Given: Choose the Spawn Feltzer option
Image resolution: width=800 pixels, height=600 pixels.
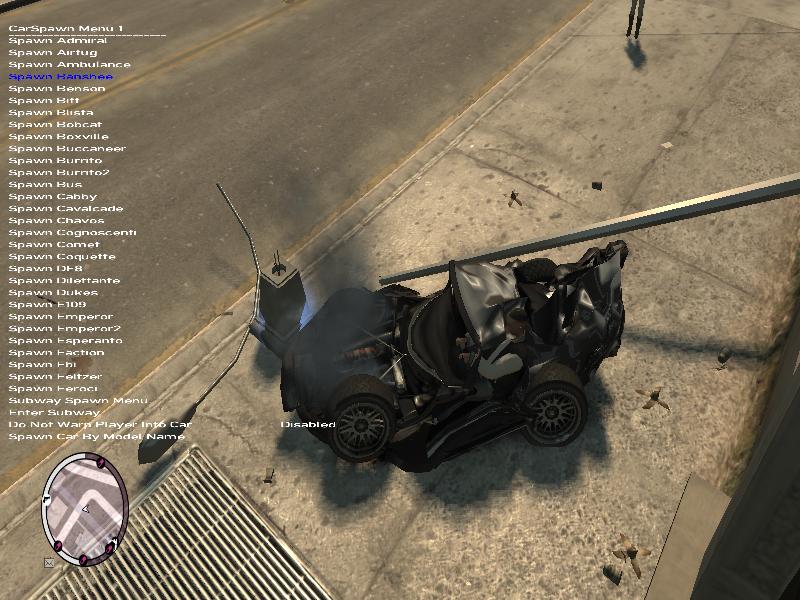Looking at the screenshot, I should click(55, 377).
